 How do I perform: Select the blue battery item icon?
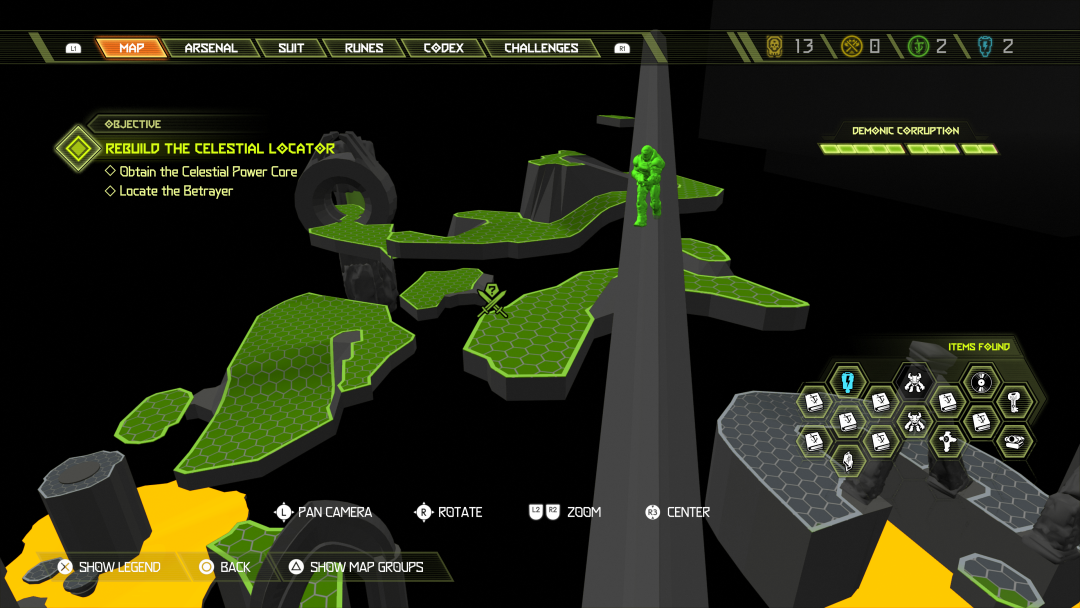(x=848, y=381)
